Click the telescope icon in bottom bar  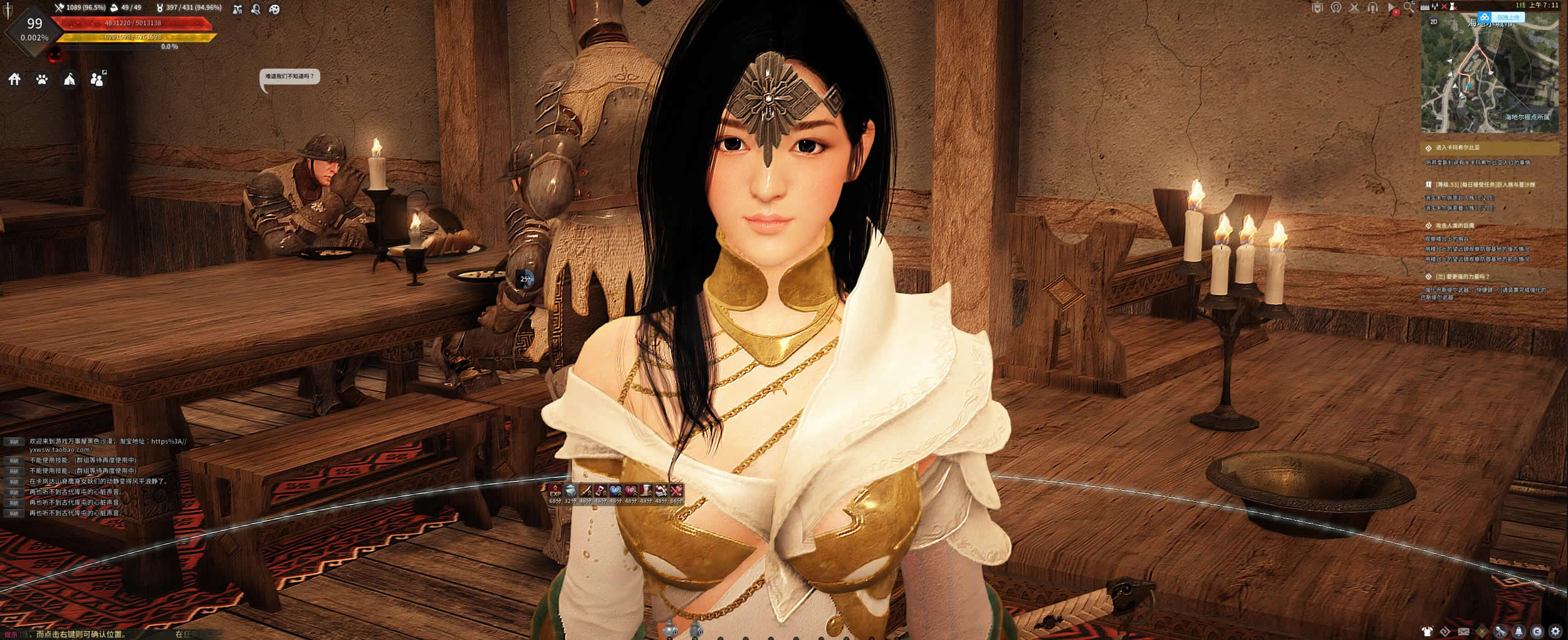pos(1500,631)
